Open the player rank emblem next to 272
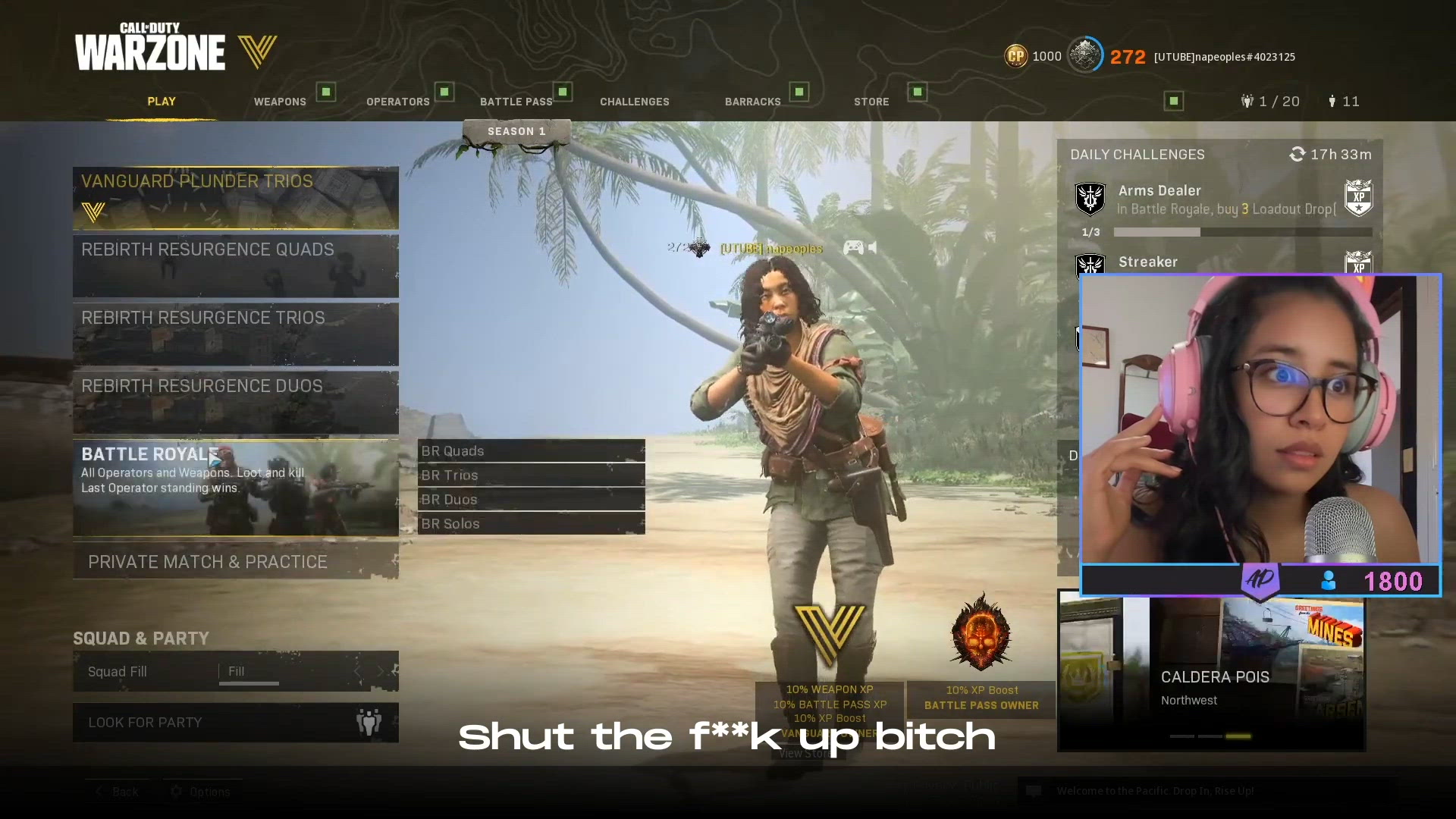Image resolution: width=1456 pixels, height=819 pixels. [x=1084, y=55]
